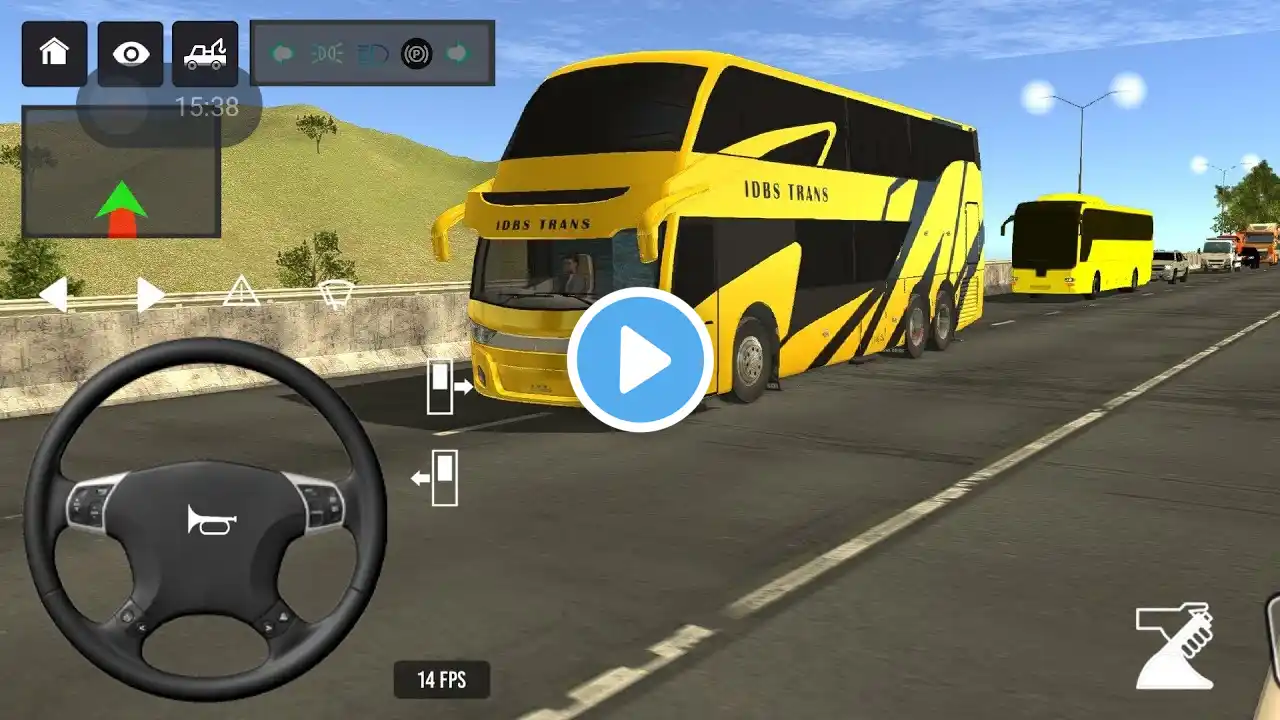The image size is (1280, 720).
Task: Honk the horn on the steering wheel
Action: [x=211, y=519]
